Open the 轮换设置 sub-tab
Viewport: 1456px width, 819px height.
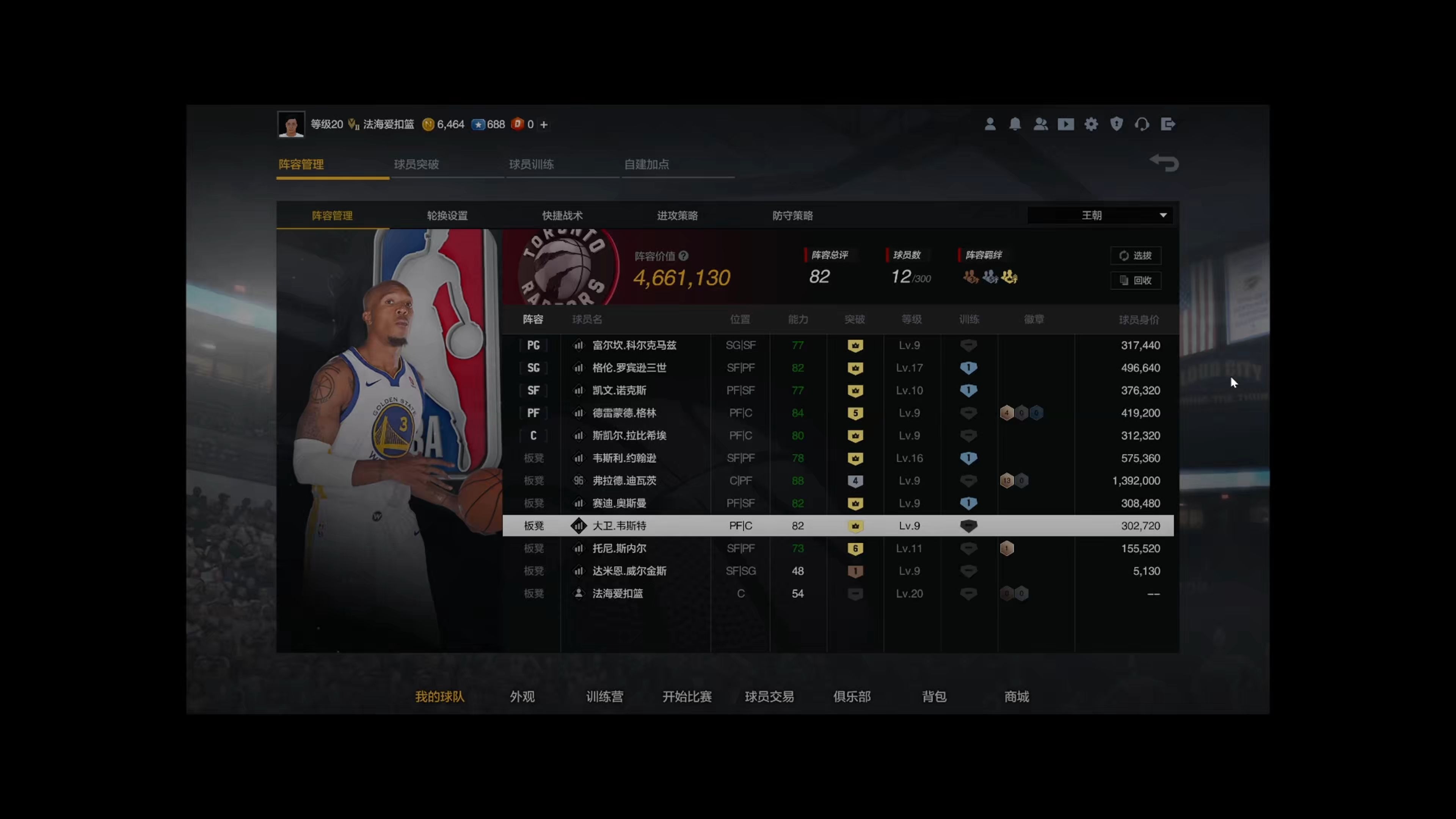447,215
